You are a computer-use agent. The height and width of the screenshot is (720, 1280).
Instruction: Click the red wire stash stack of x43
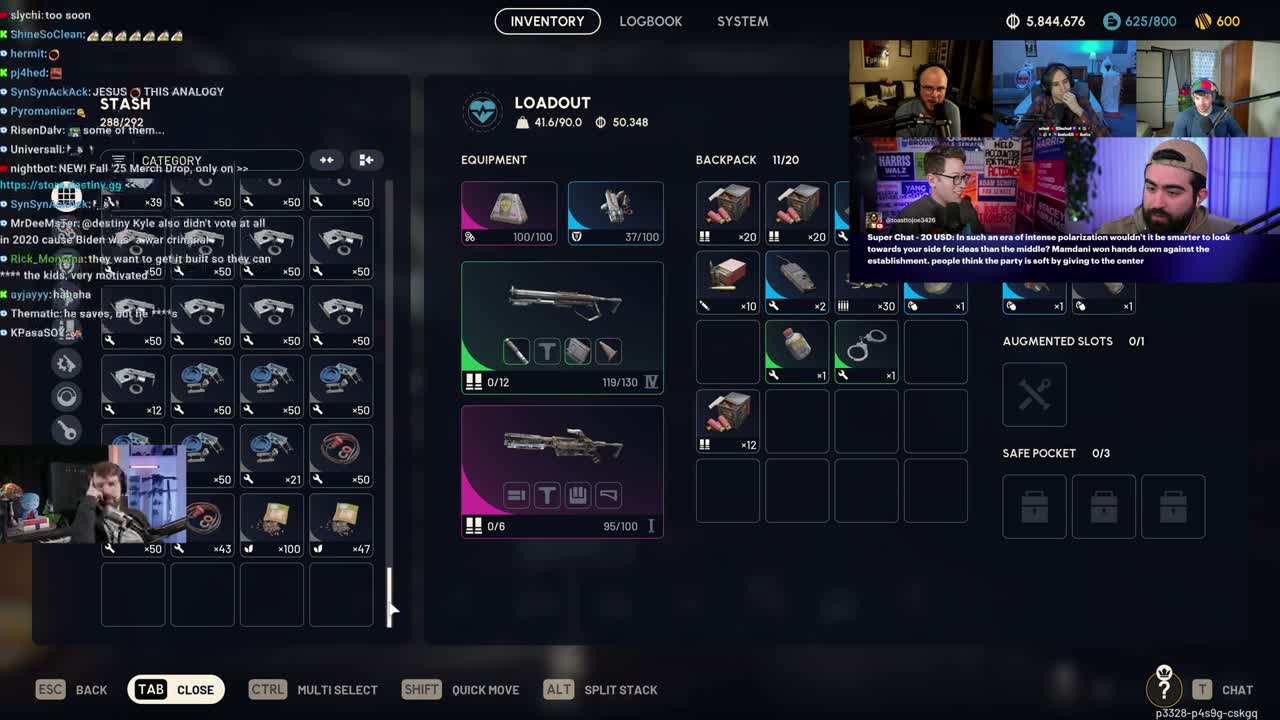point(203,524)
